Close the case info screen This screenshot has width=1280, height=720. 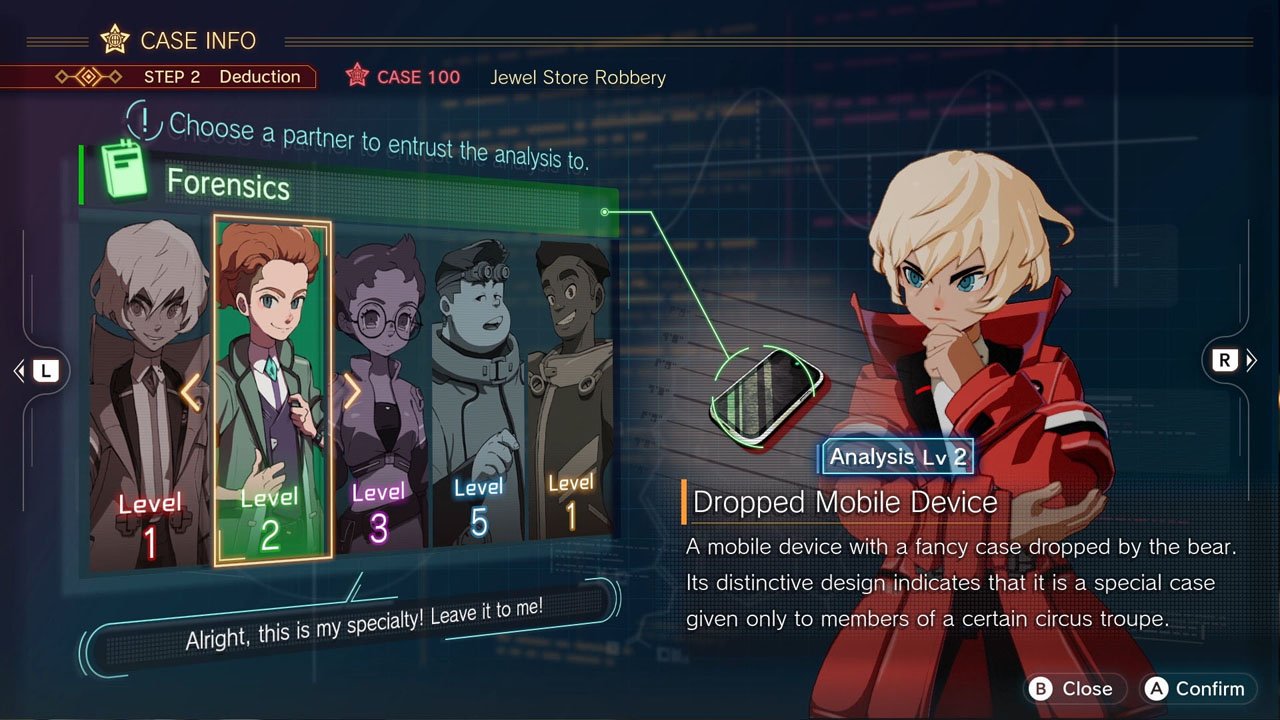pos(1073,688)
